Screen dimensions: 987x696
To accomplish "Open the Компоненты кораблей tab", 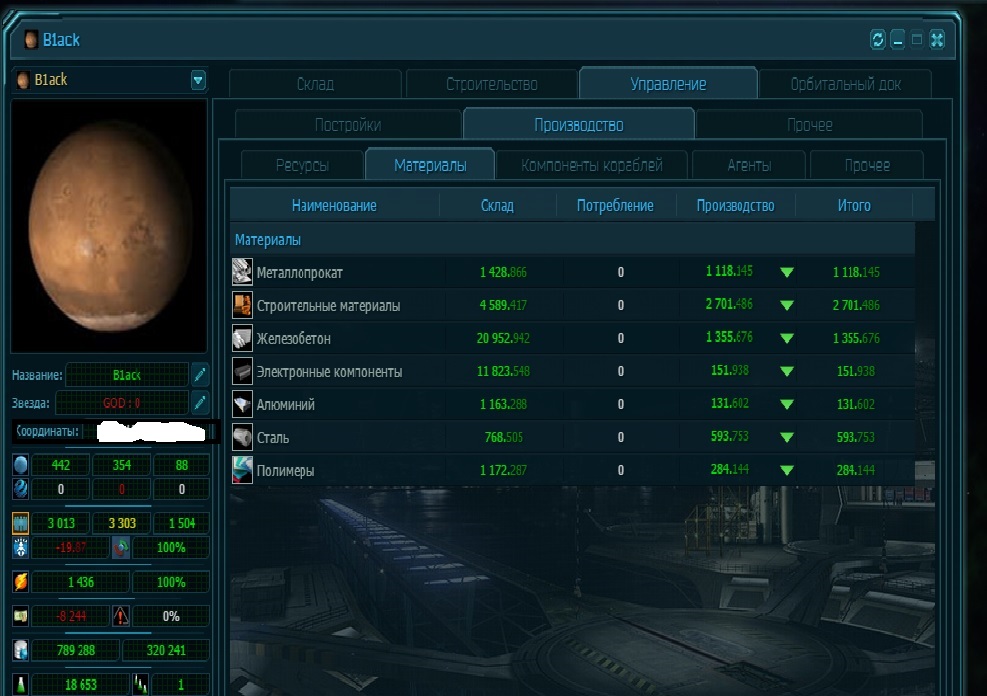I will [x=591, y=165].
